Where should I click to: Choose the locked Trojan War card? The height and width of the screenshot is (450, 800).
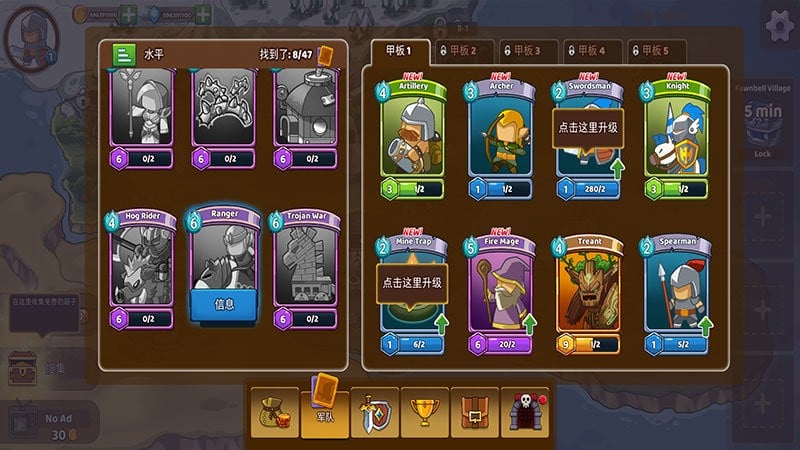click(305, 267)
